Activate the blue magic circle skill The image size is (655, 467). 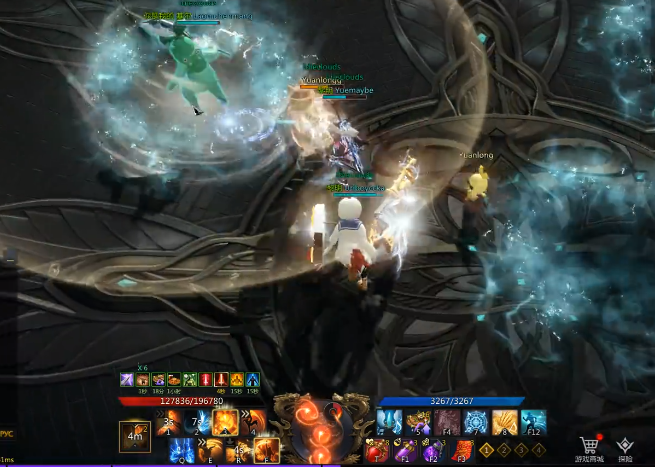coord(476,423)
